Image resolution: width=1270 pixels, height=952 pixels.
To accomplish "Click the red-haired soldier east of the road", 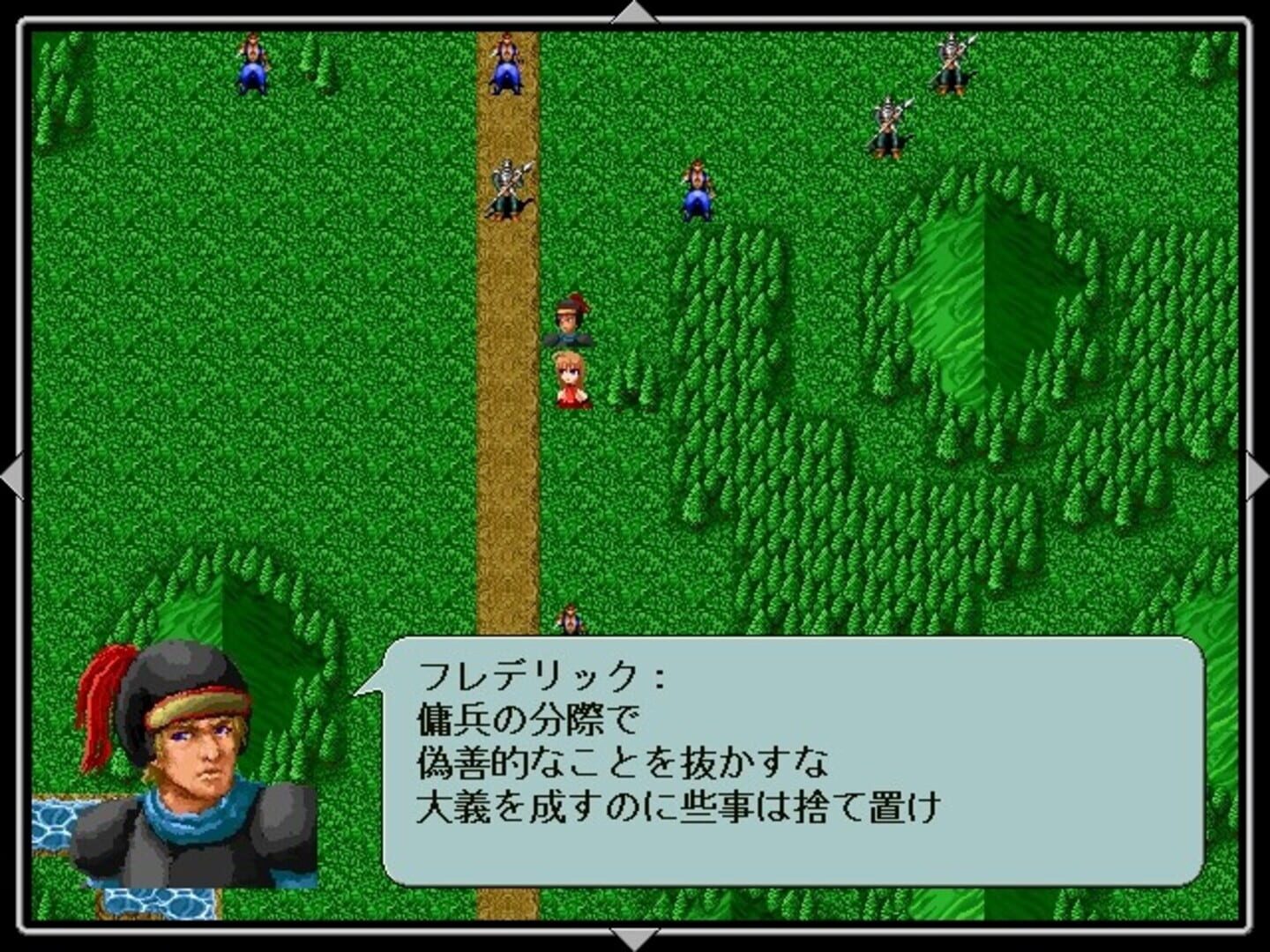I will tap(697, 190).
